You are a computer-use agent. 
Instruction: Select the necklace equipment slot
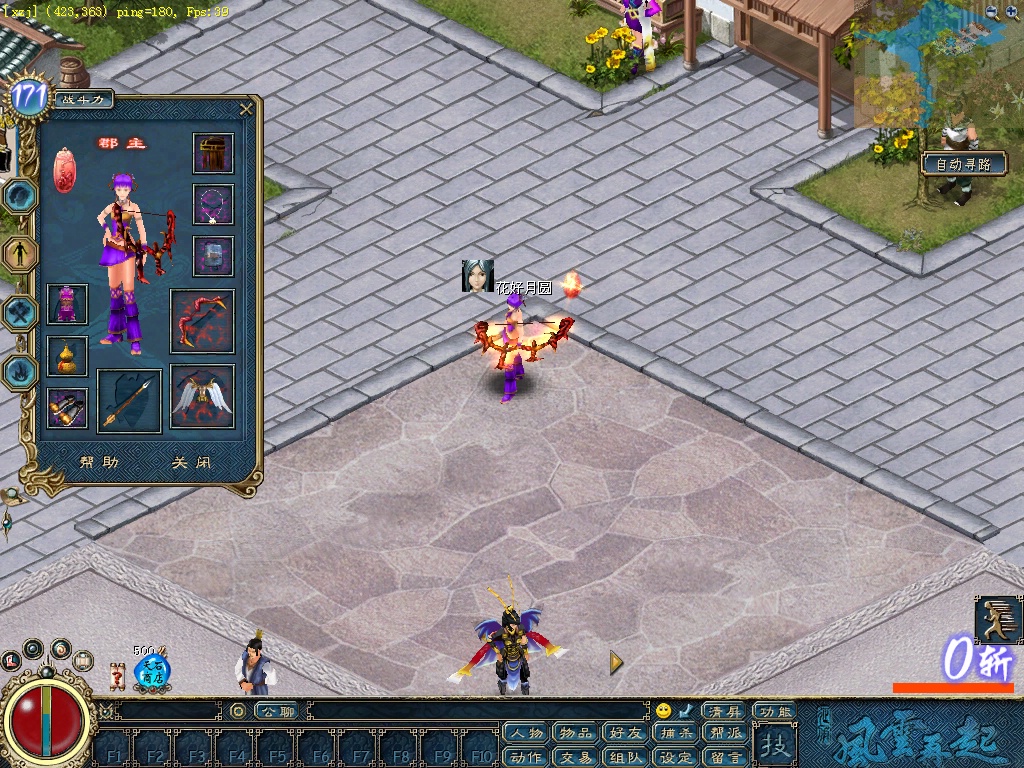213,204
